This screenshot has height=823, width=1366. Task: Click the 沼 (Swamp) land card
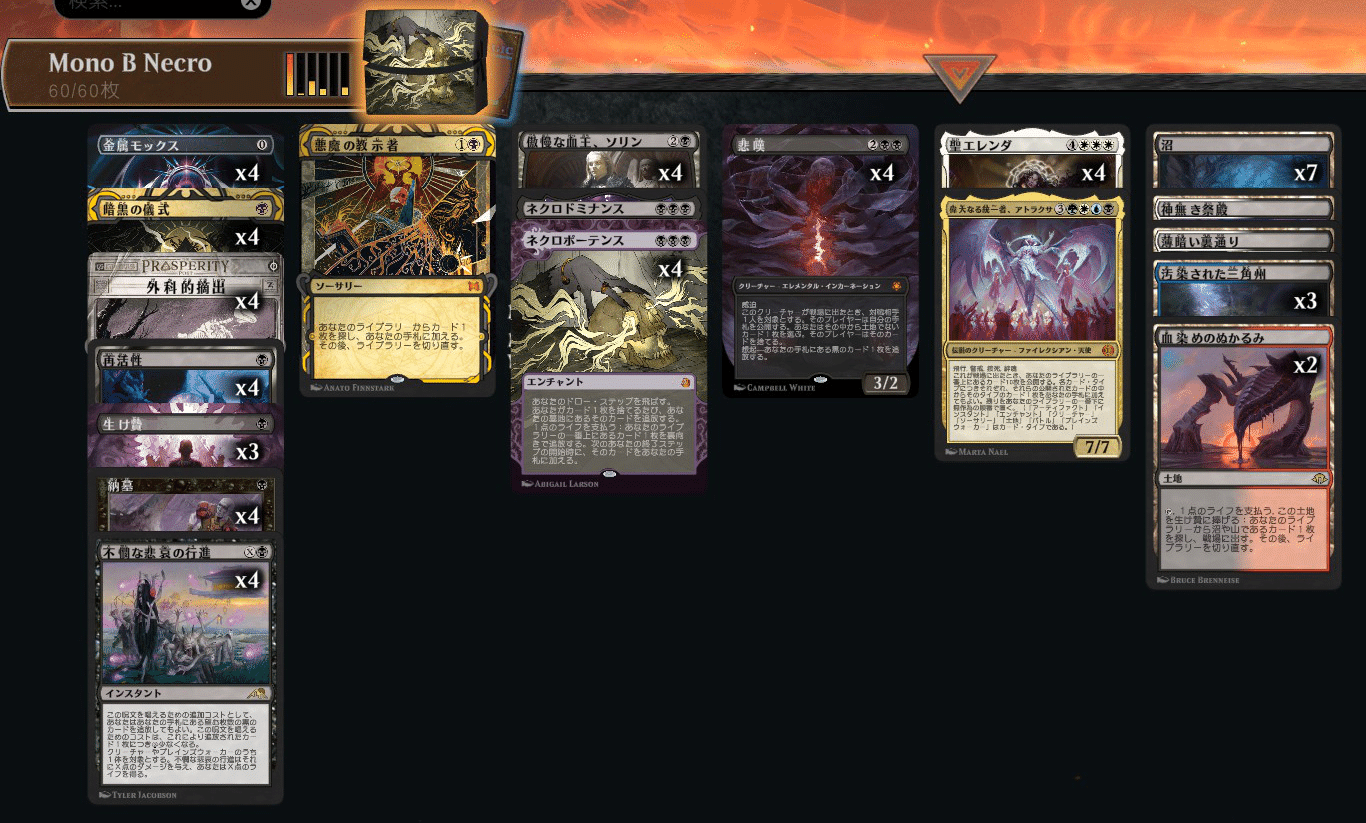(1242, 145)
